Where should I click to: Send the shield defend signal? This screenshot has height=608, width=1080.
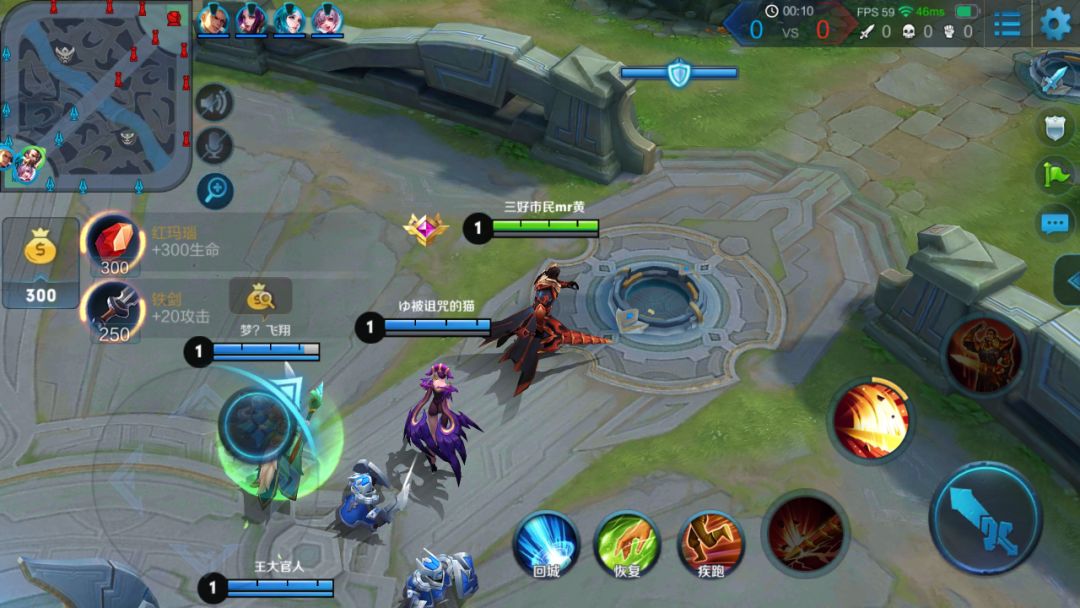click(x=1056, y=126)
